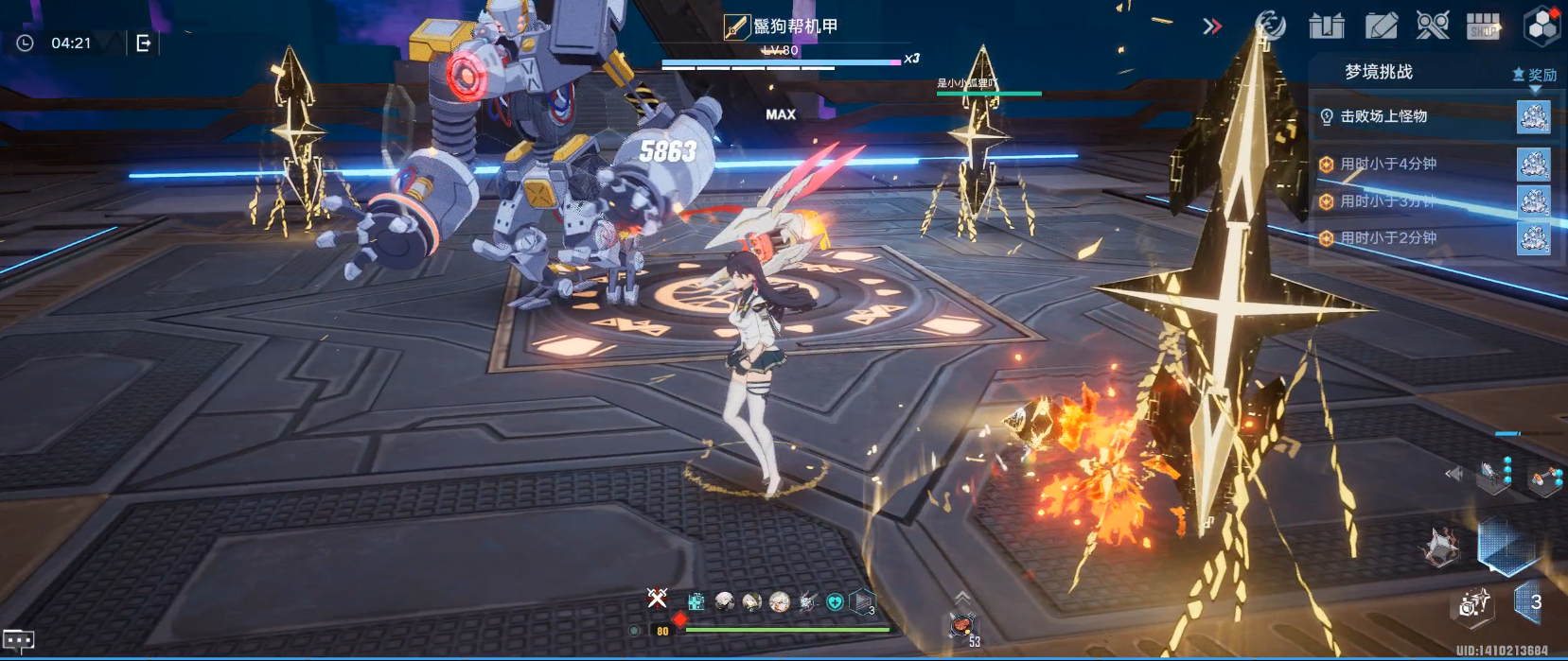
Task: Open the crescent moon emblem in the top bar
Action: [x=1270, y=26]
